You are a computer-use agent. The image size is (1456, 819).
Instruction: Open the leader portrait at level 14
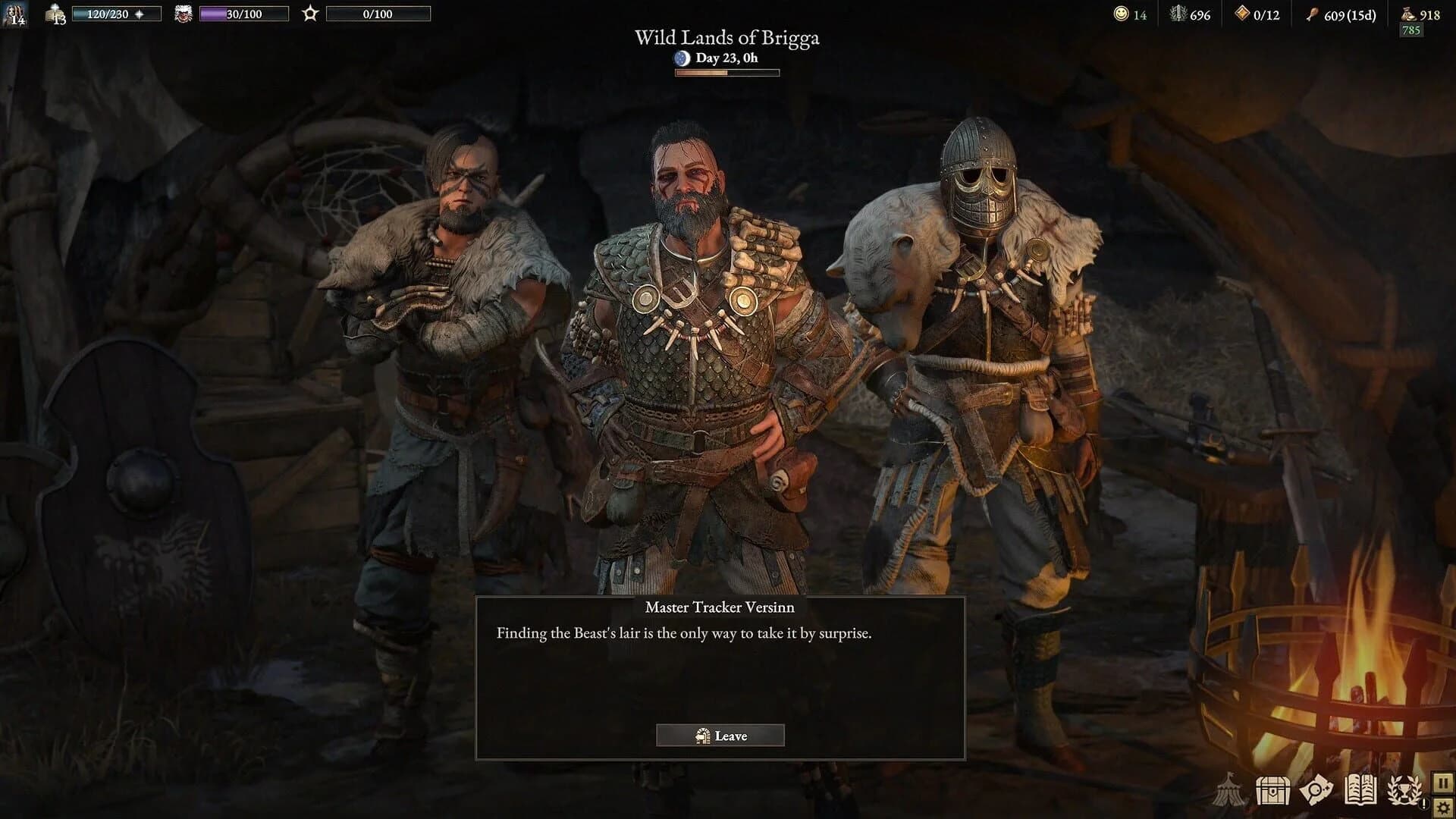click(13, 14)
